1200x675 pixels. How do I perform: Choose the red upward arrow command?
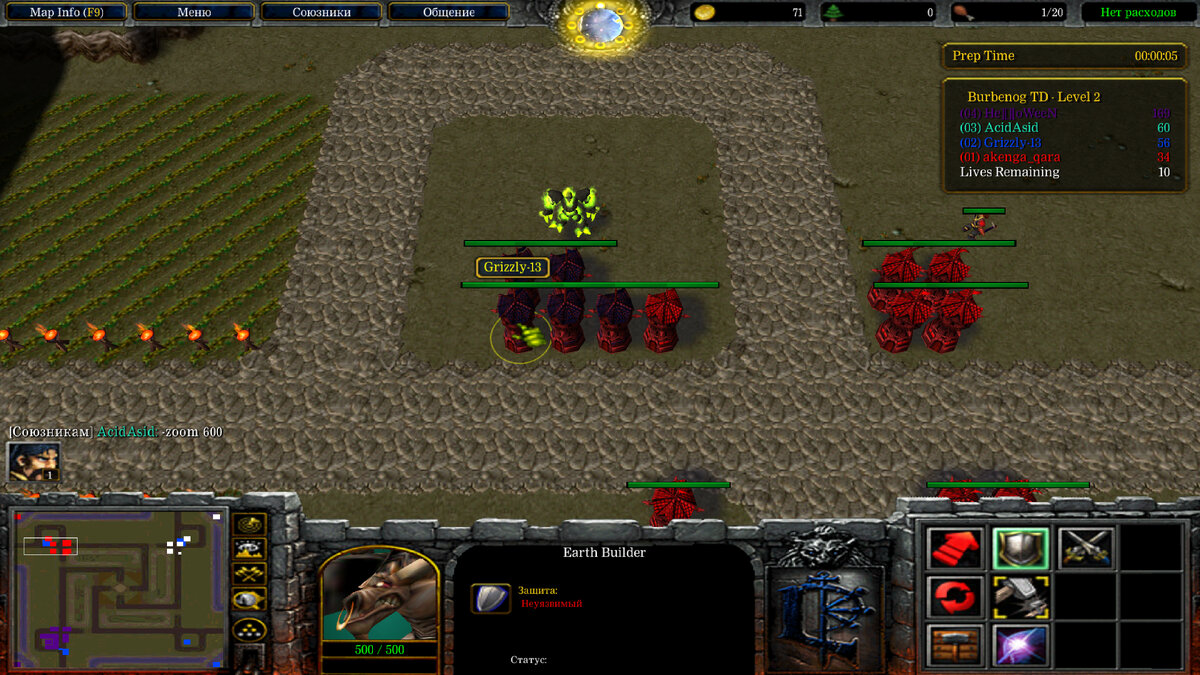click(954, 548)
